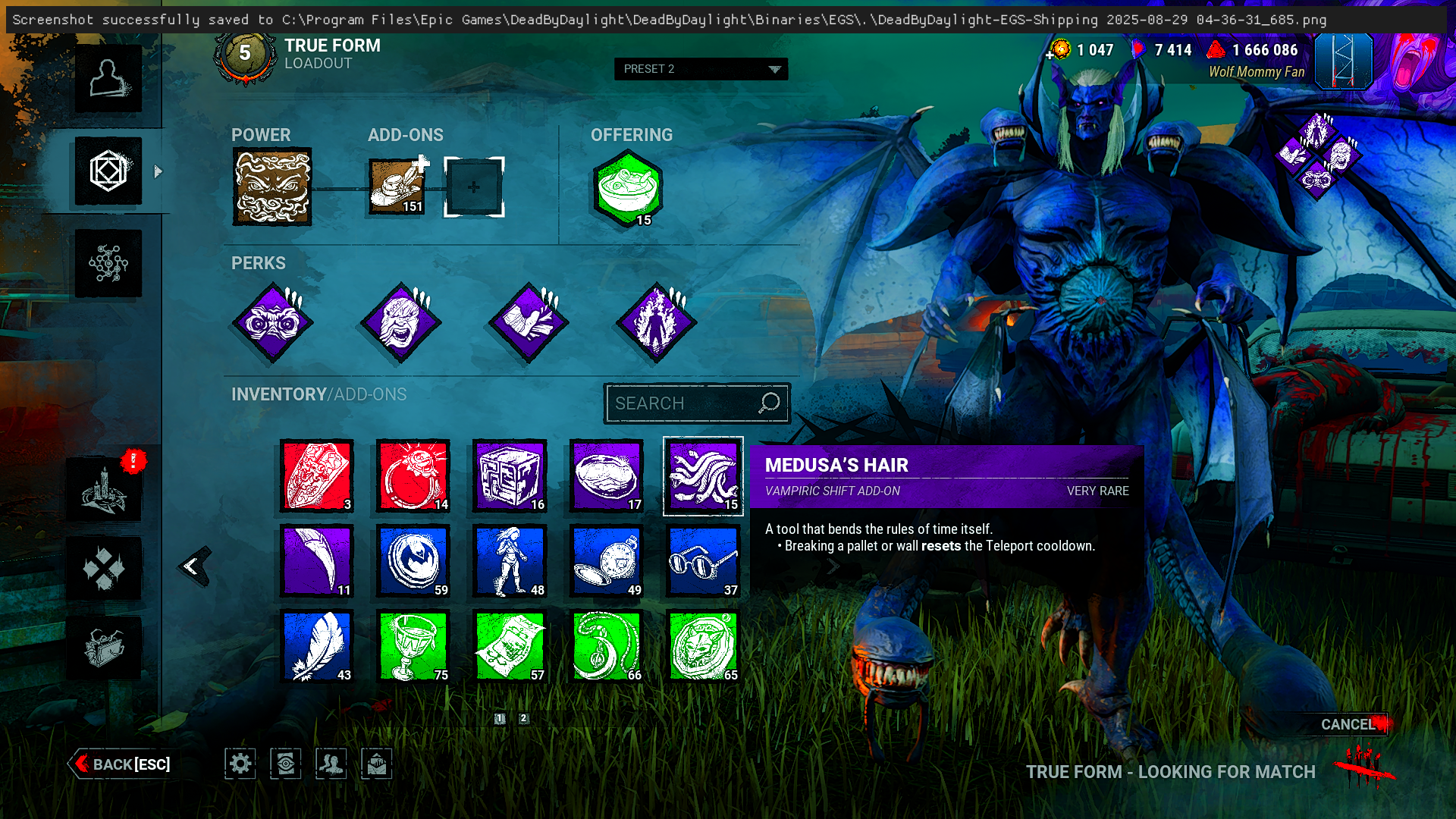Select the Medusa's Hair add-on
The image size is (1456, 819).
point(702,476)
